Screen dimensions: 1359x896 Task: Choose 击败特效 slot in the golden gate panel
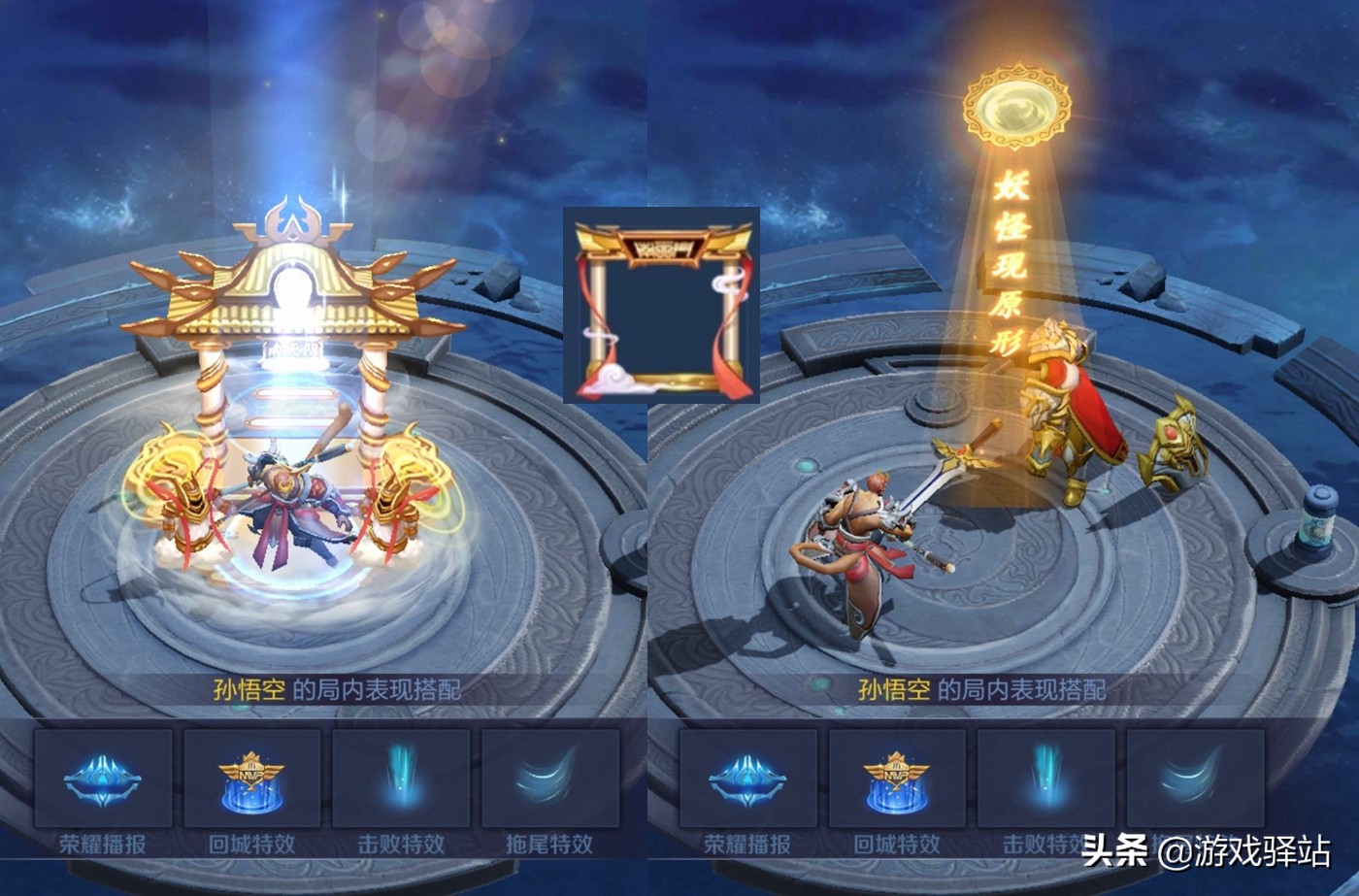point(401,779)
